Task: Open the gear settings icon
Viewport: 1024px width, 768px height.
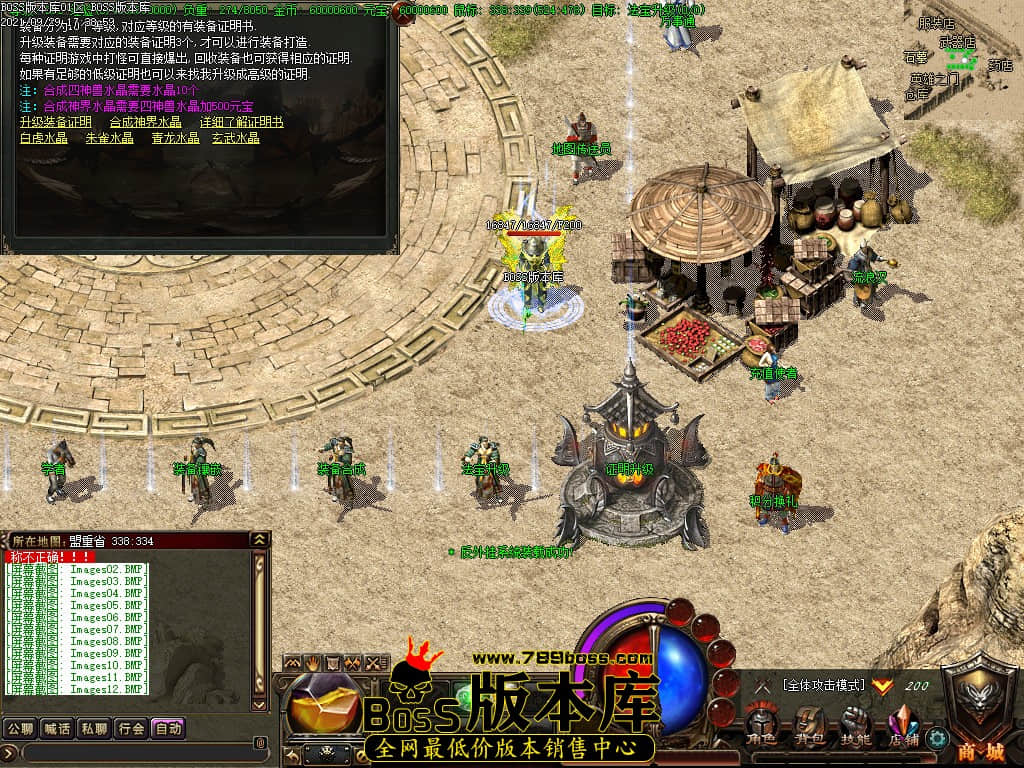Action: (937, 739)
